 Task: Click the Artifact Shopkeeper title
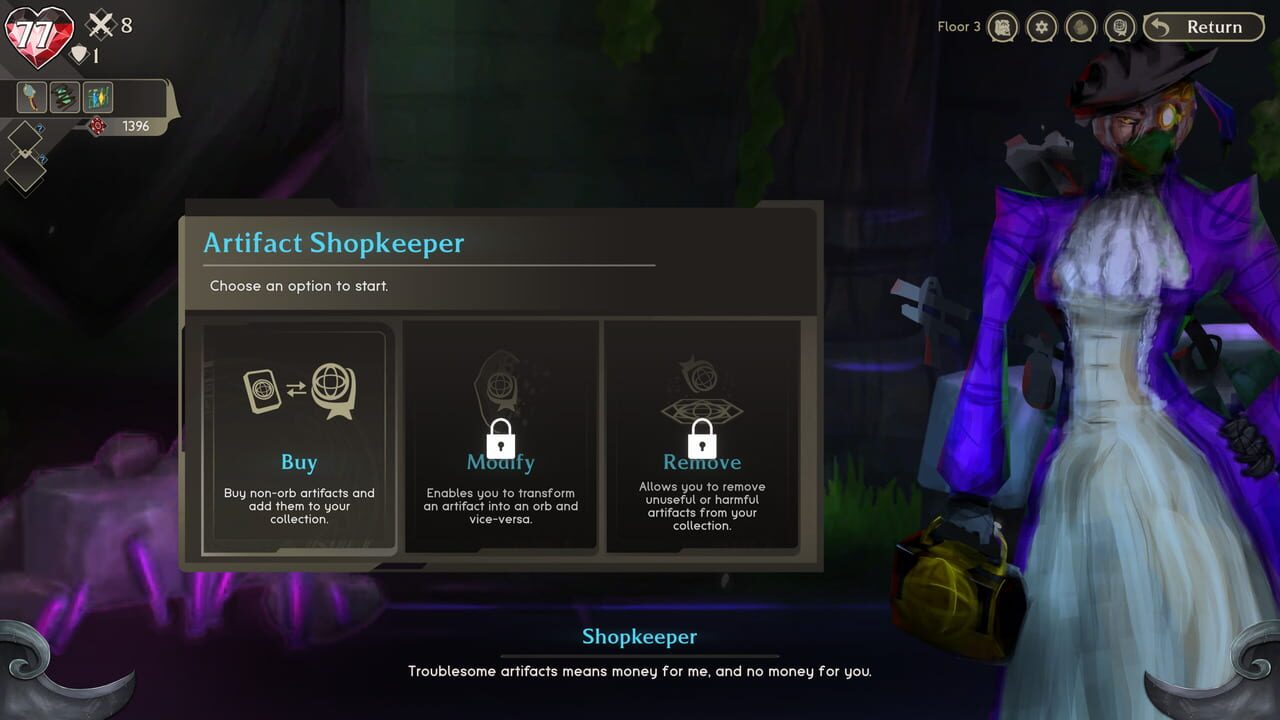pos(334,243)
